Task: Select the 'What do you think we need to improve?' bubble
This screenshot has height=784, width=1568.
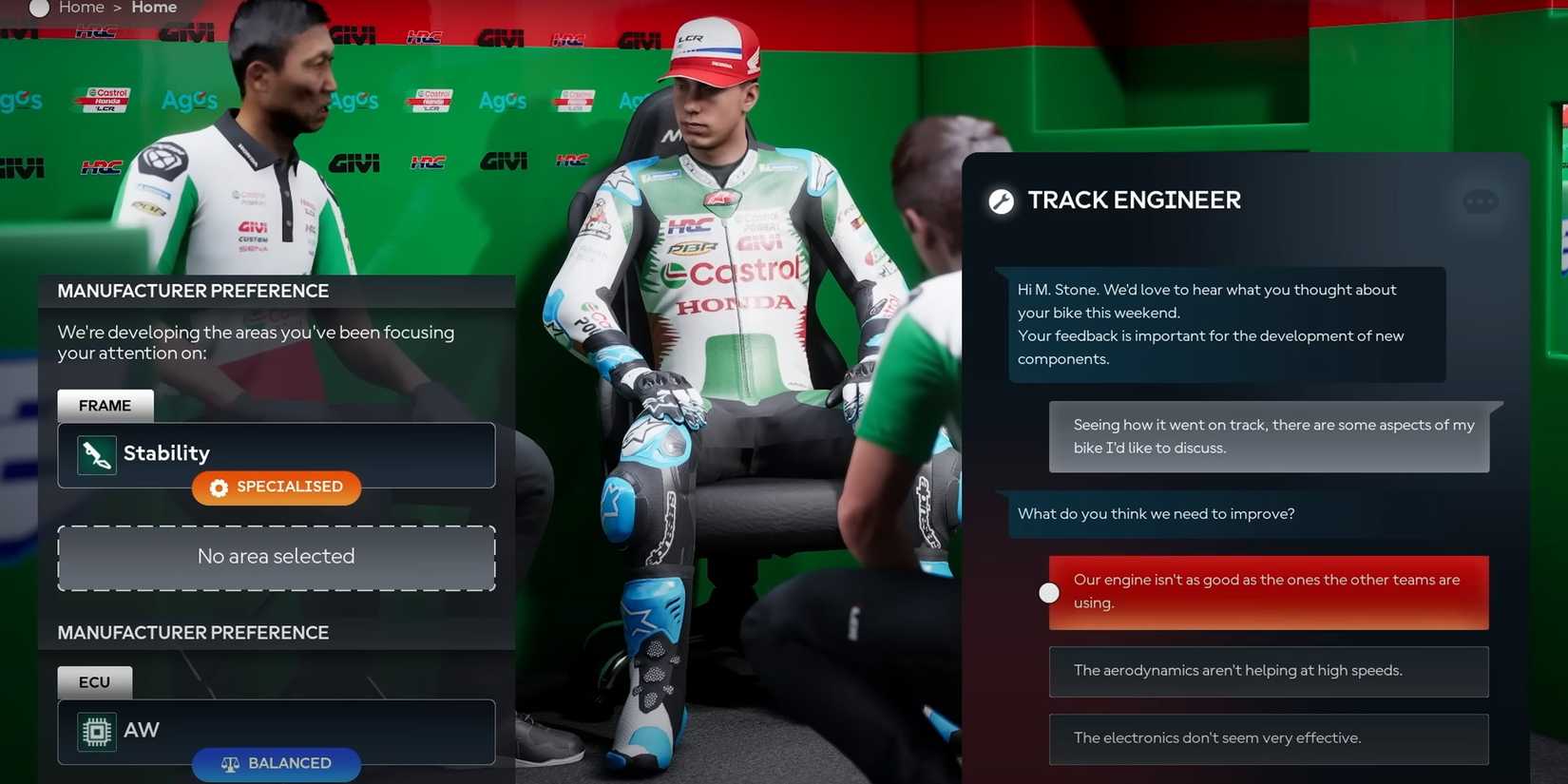Action: click(1156, 513)
